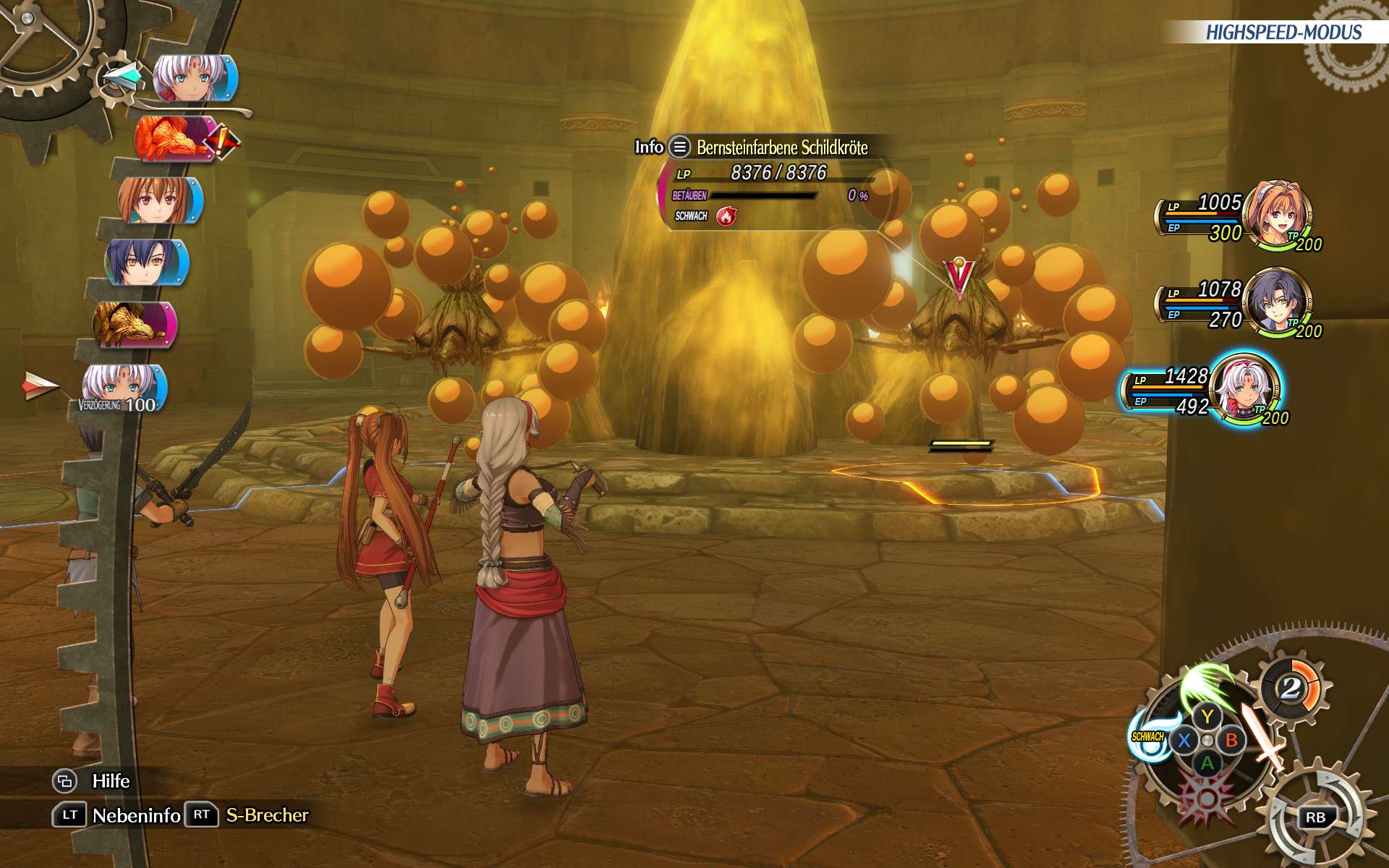This screenshot has height=868, width=1389.
Task: Click the golden turtle turn-order portrait
Action: 135,324
